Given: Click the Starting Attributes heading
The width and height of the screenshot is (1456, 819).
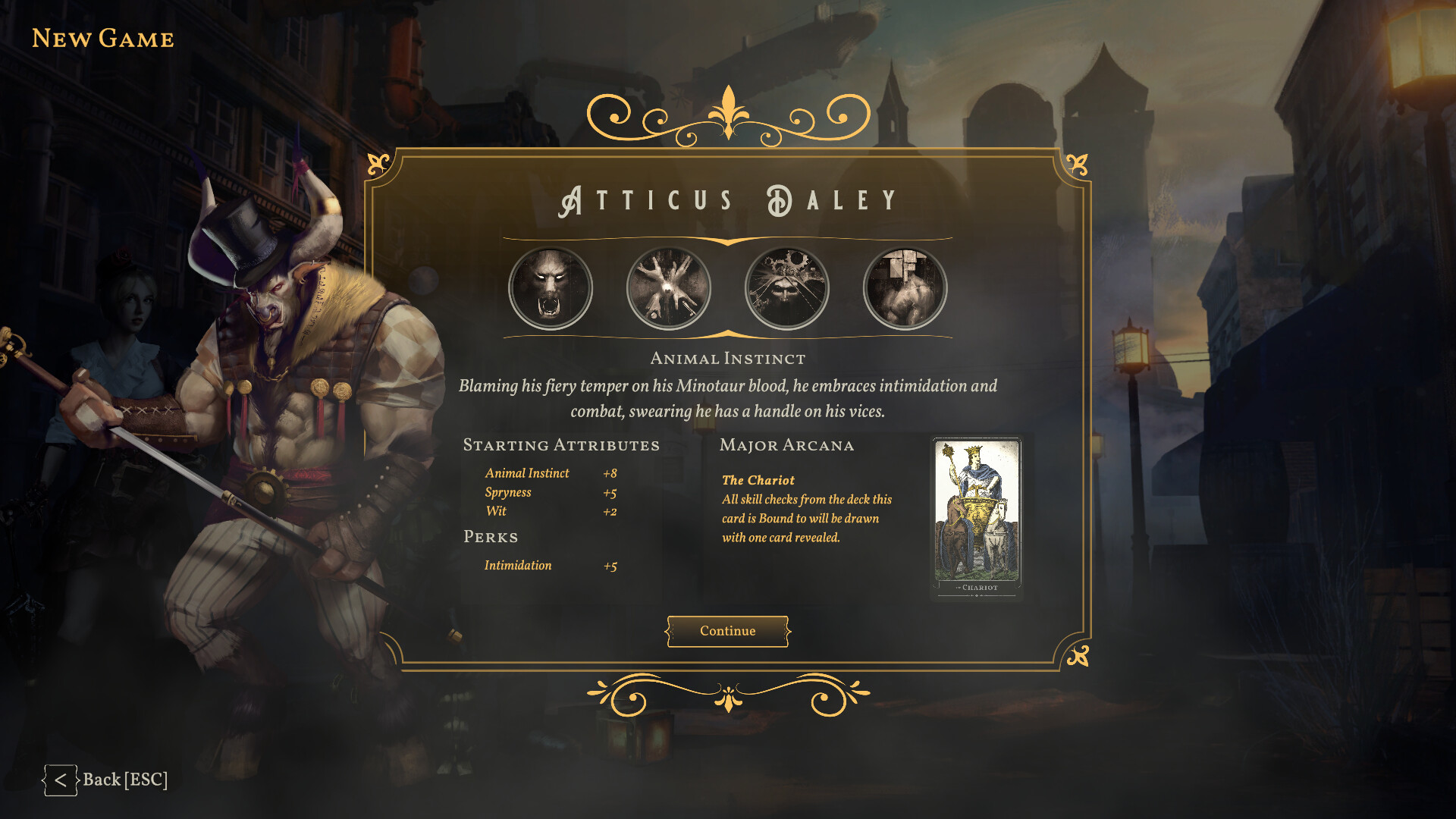Looking at the screenshot, I should click(562, 445).
